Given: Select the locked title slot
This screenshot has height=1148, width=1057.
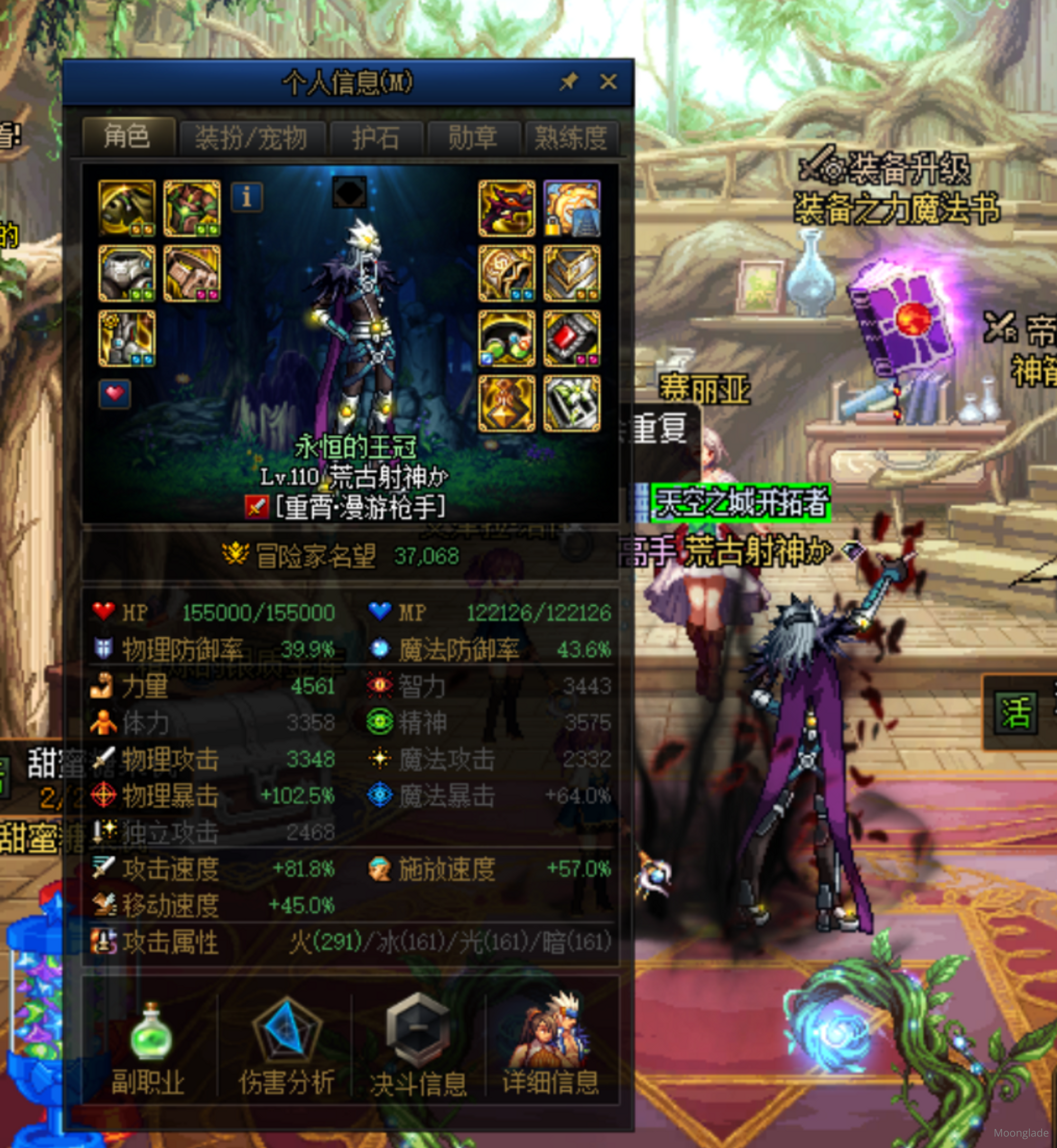Looking at the screenshot, I should click(571, 208).
